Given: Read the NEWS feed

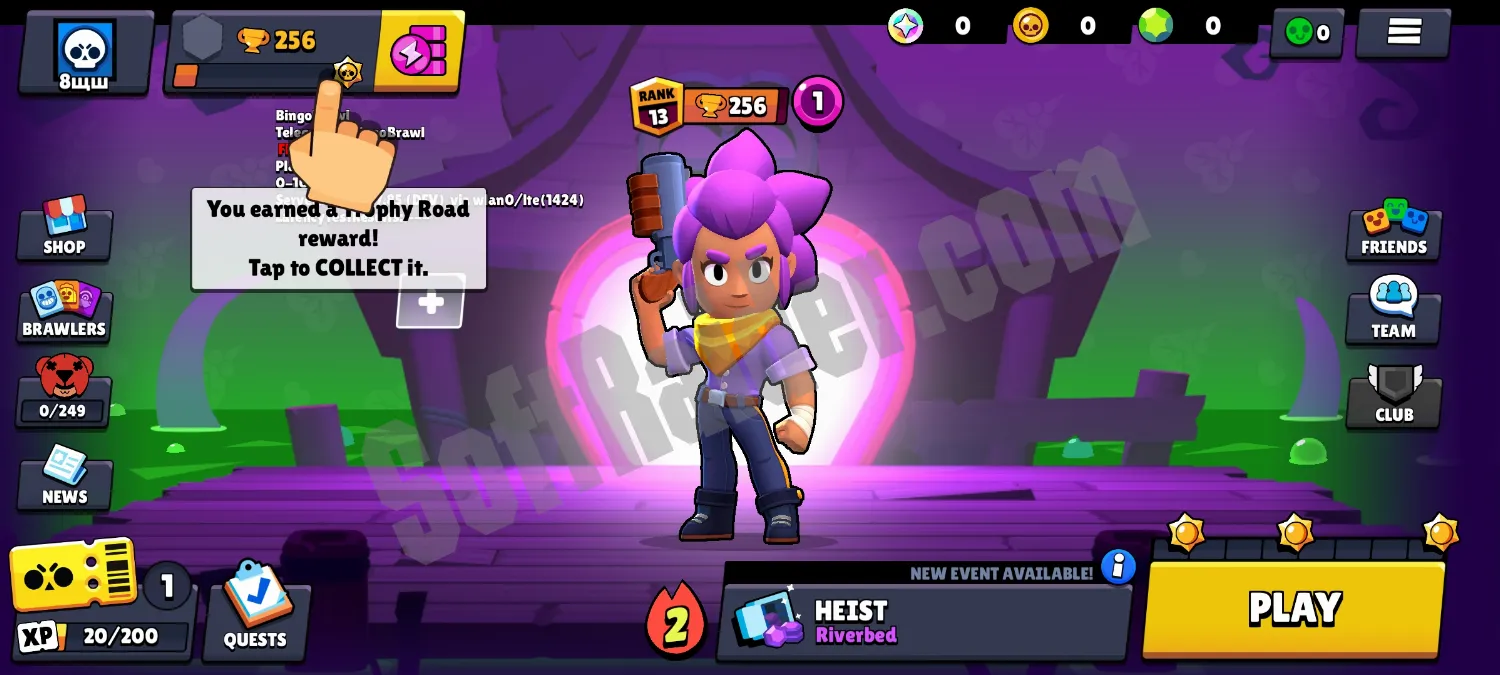Looking at the screenshot, I should tap(65, 477).
